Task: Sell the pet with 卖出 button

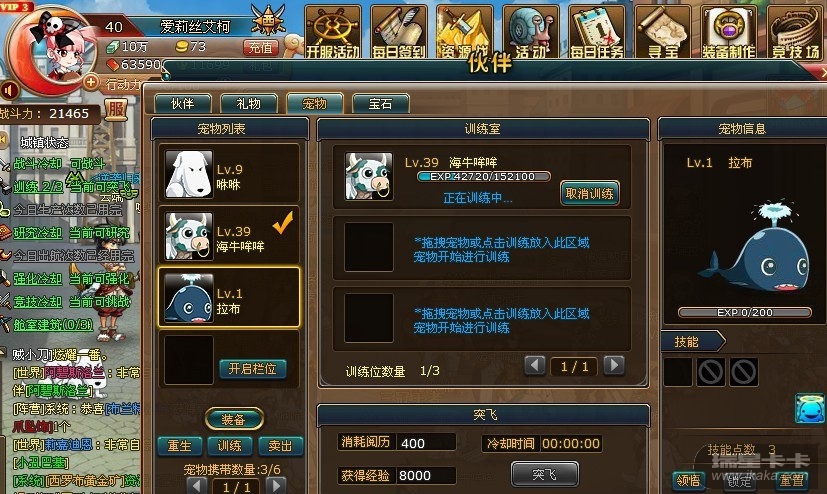Action: 281,446
